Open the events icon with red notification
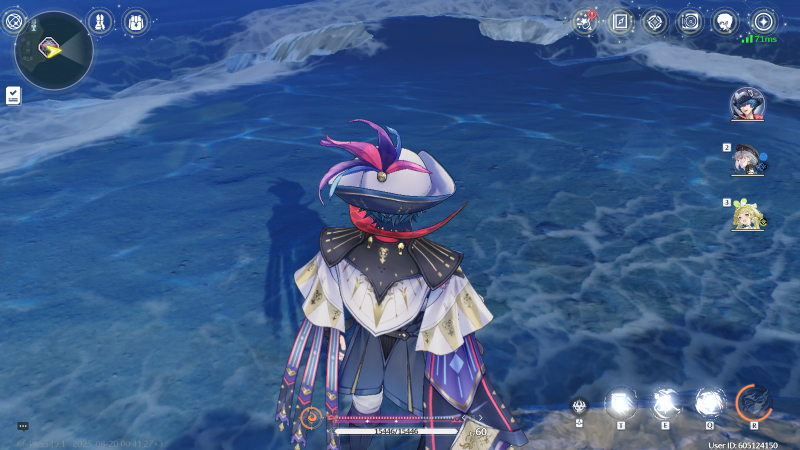The image size is (800, 450). (x=586, y=21)
